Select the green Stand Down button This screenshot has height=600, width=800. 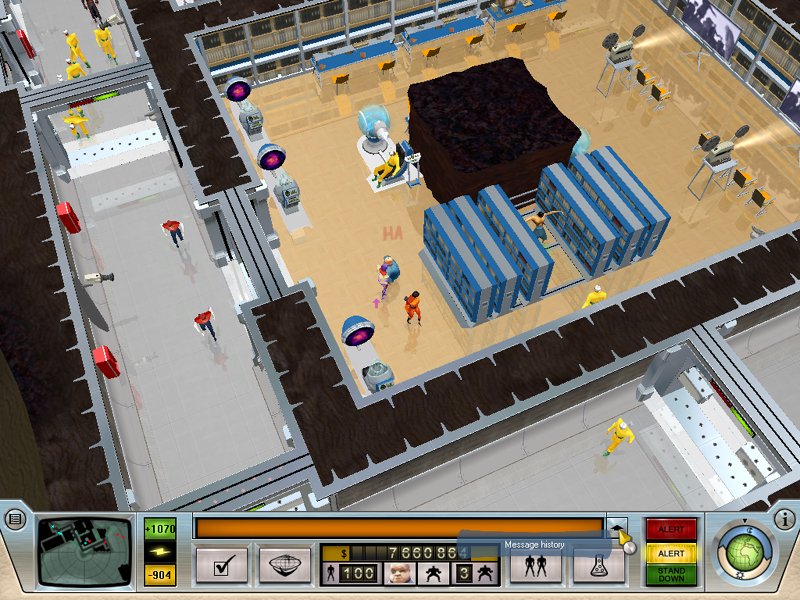[672, 575]
